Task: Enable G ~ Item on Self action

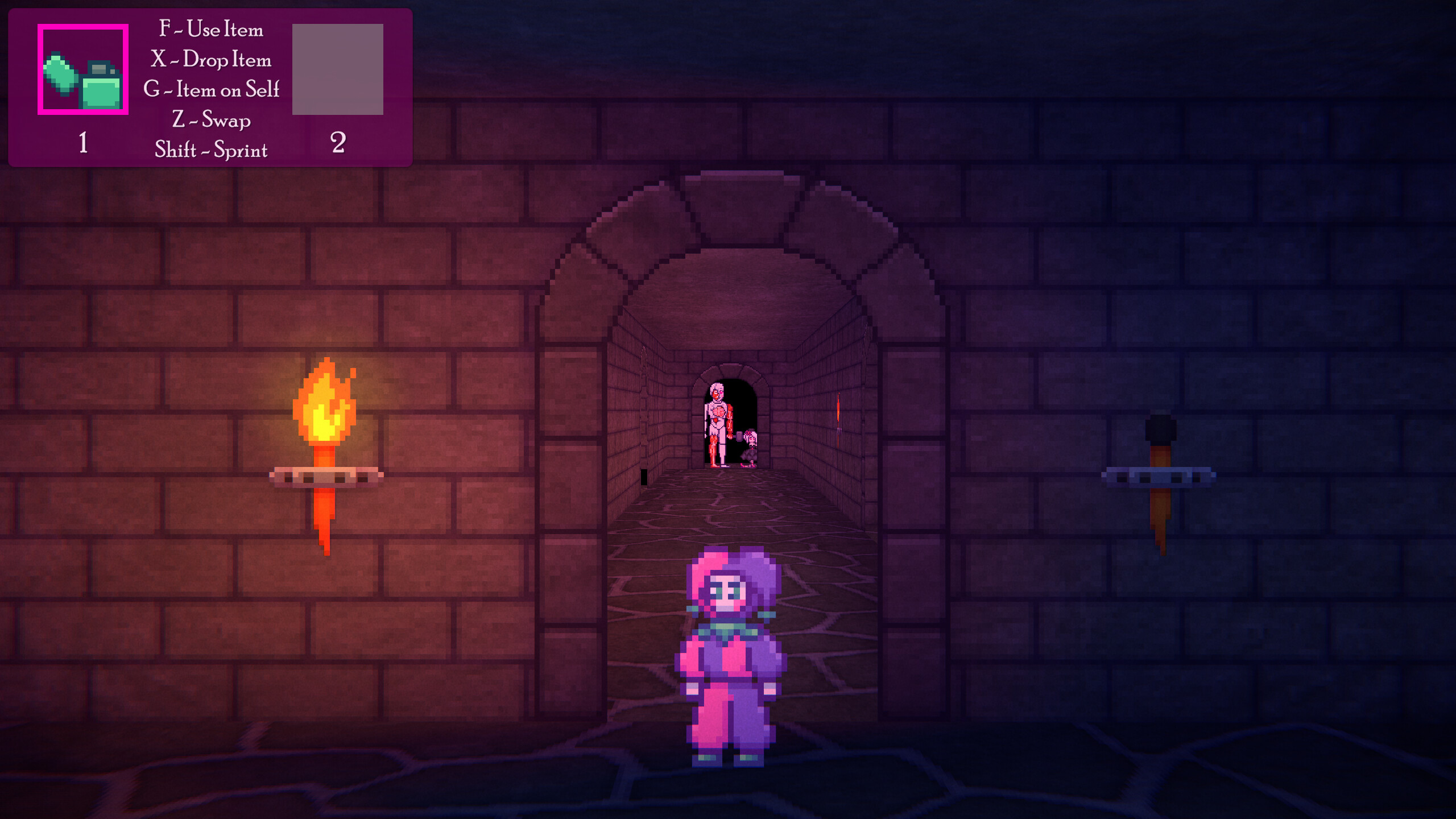Action: (211, 90)
